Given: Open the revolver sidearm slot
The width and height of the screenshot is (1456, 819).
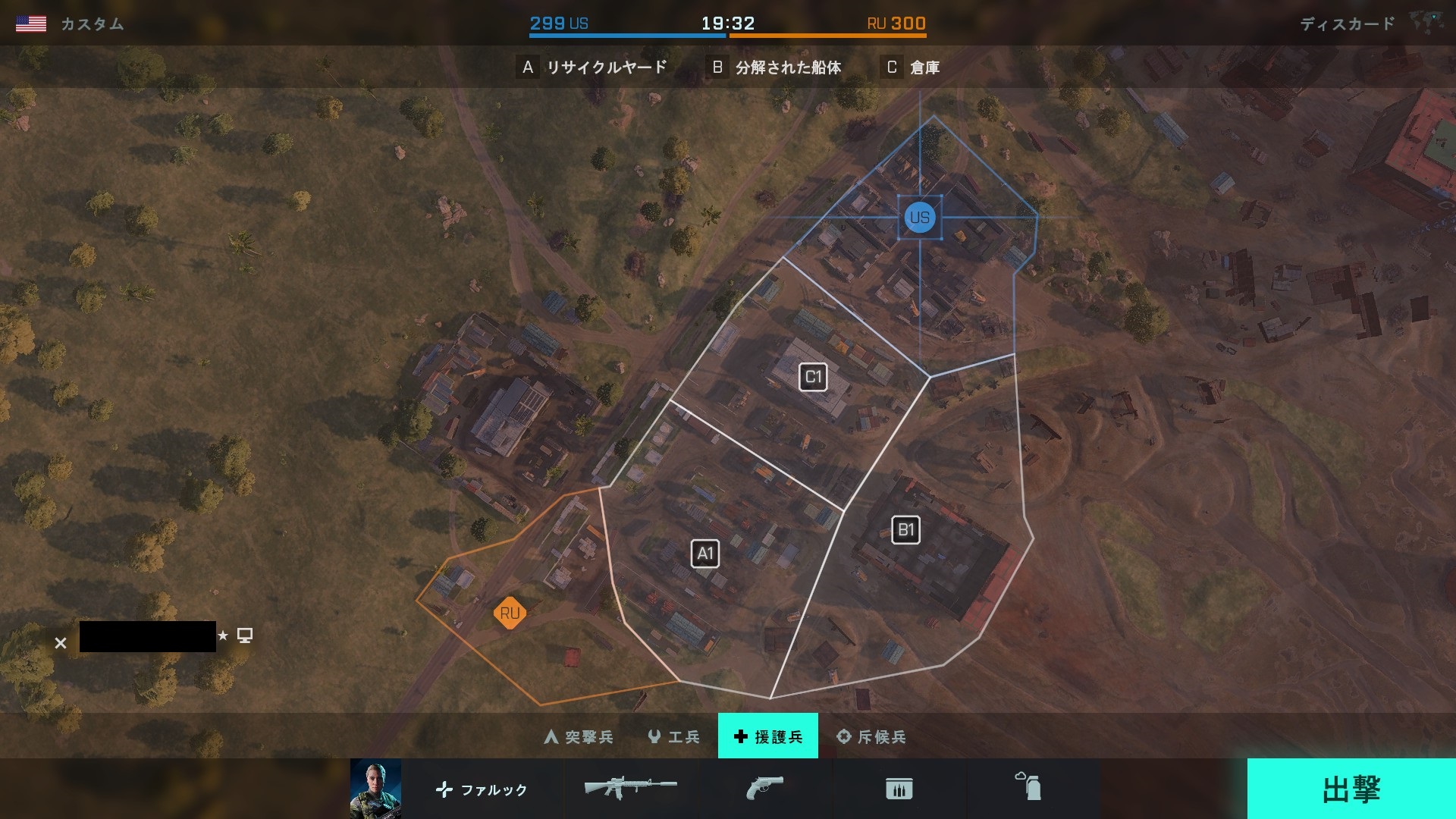Looking at the screenshot, I should 764,788.
